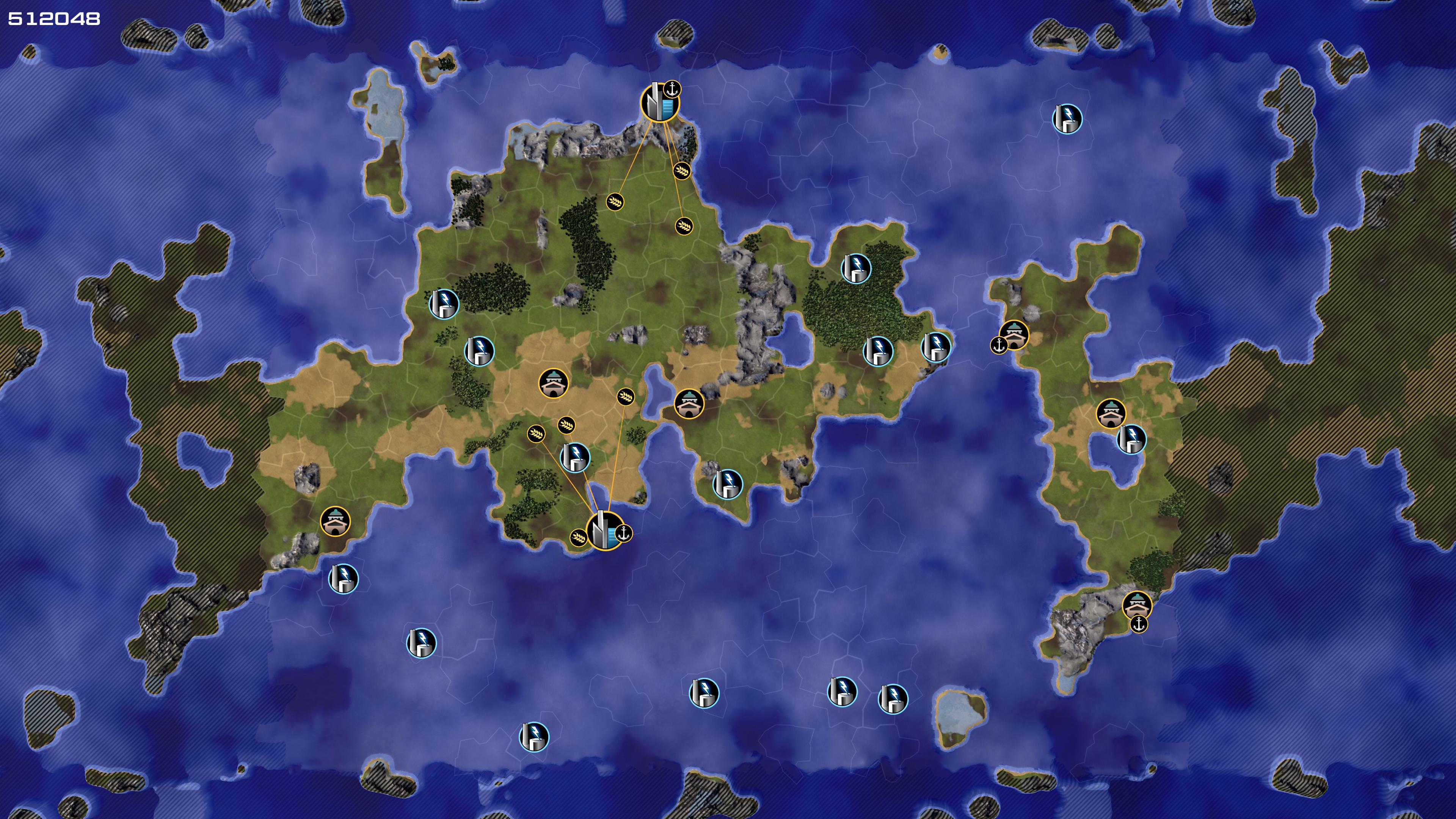This screenshot has height=819, width=1456.
Task: Select the lightning tower marker between the southern city's farm links
Action: pos(575,457)
